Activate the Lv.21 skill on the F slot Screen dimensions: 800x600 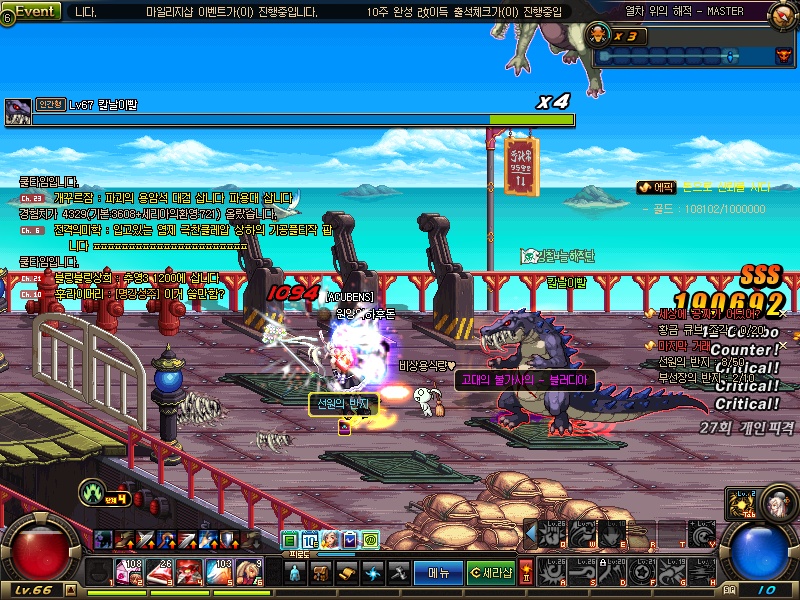click(642, 572)
